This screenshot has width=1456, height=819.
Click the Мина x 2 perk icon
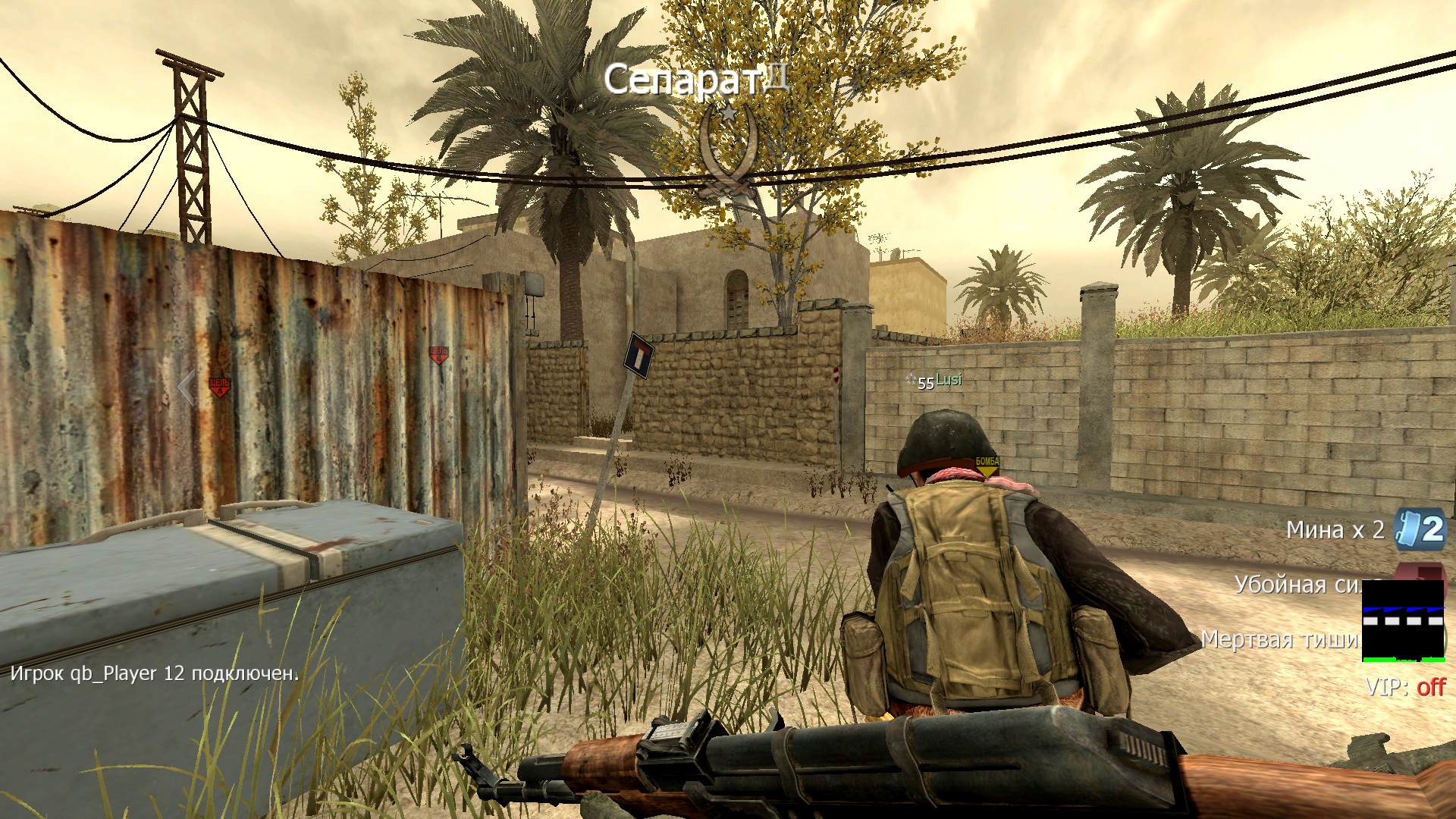point(1420,529)
